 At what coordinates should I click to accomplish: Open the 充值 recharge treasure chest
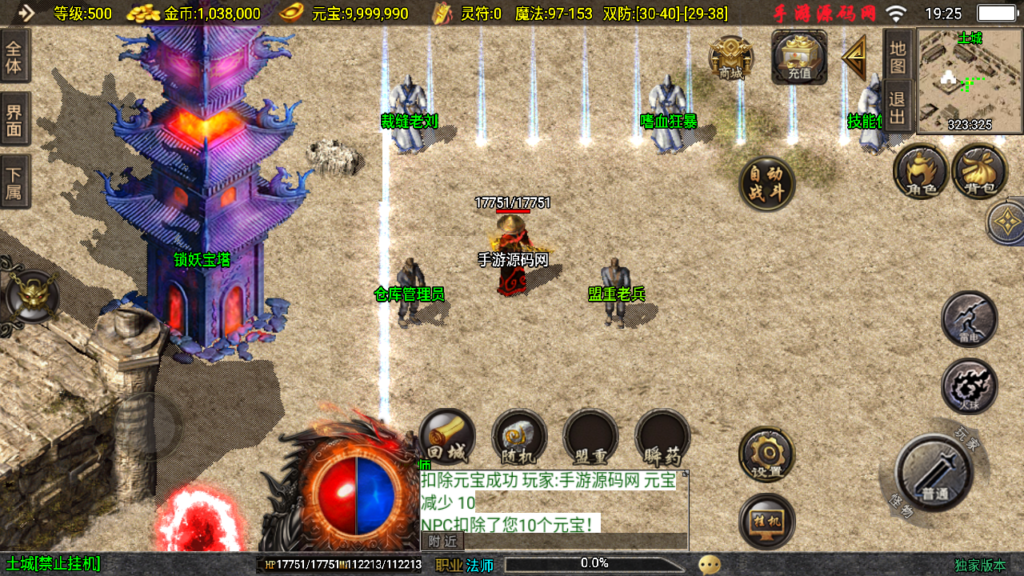click(x=799, y=56)
